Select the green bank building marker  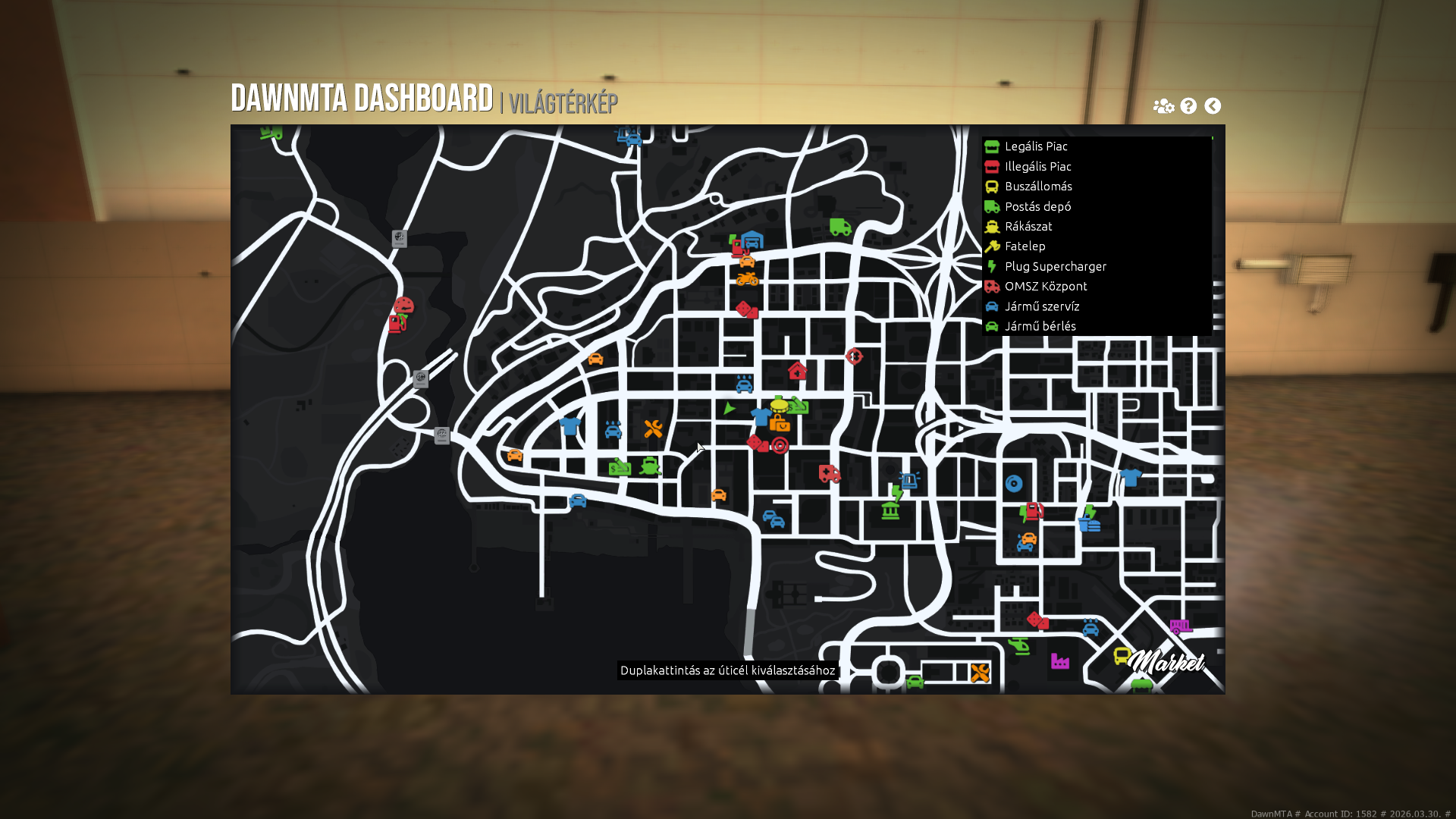pyautogui.click(x=890, y=510)
